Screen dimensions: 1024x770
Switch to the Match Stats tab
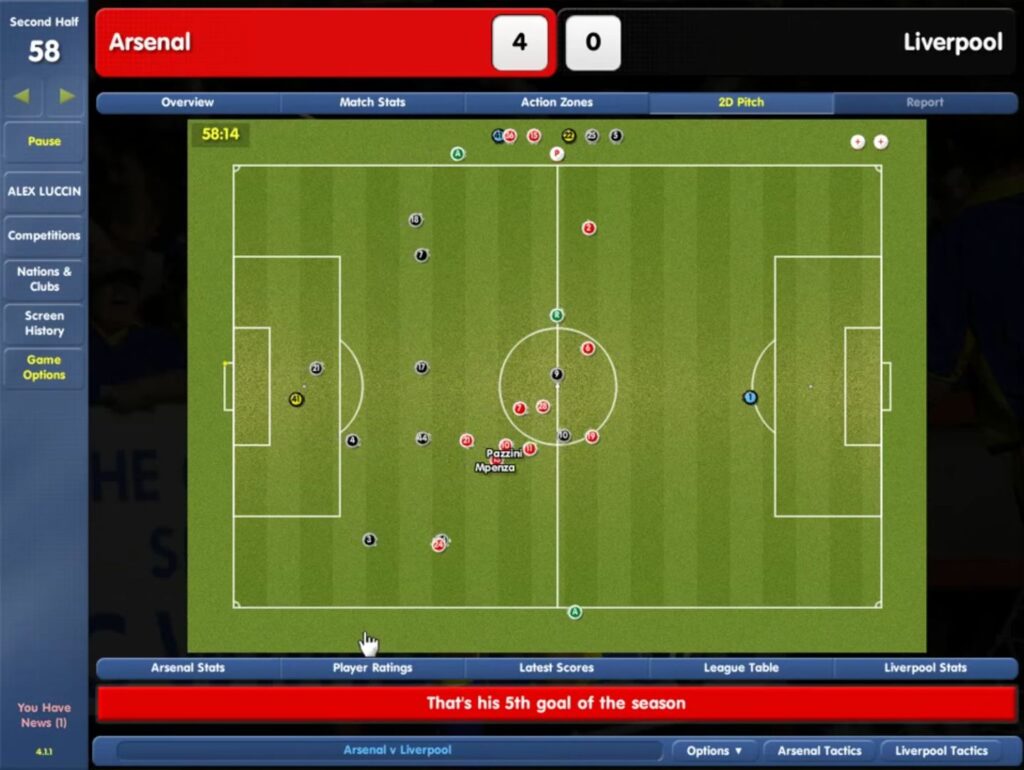coord(372,102)
